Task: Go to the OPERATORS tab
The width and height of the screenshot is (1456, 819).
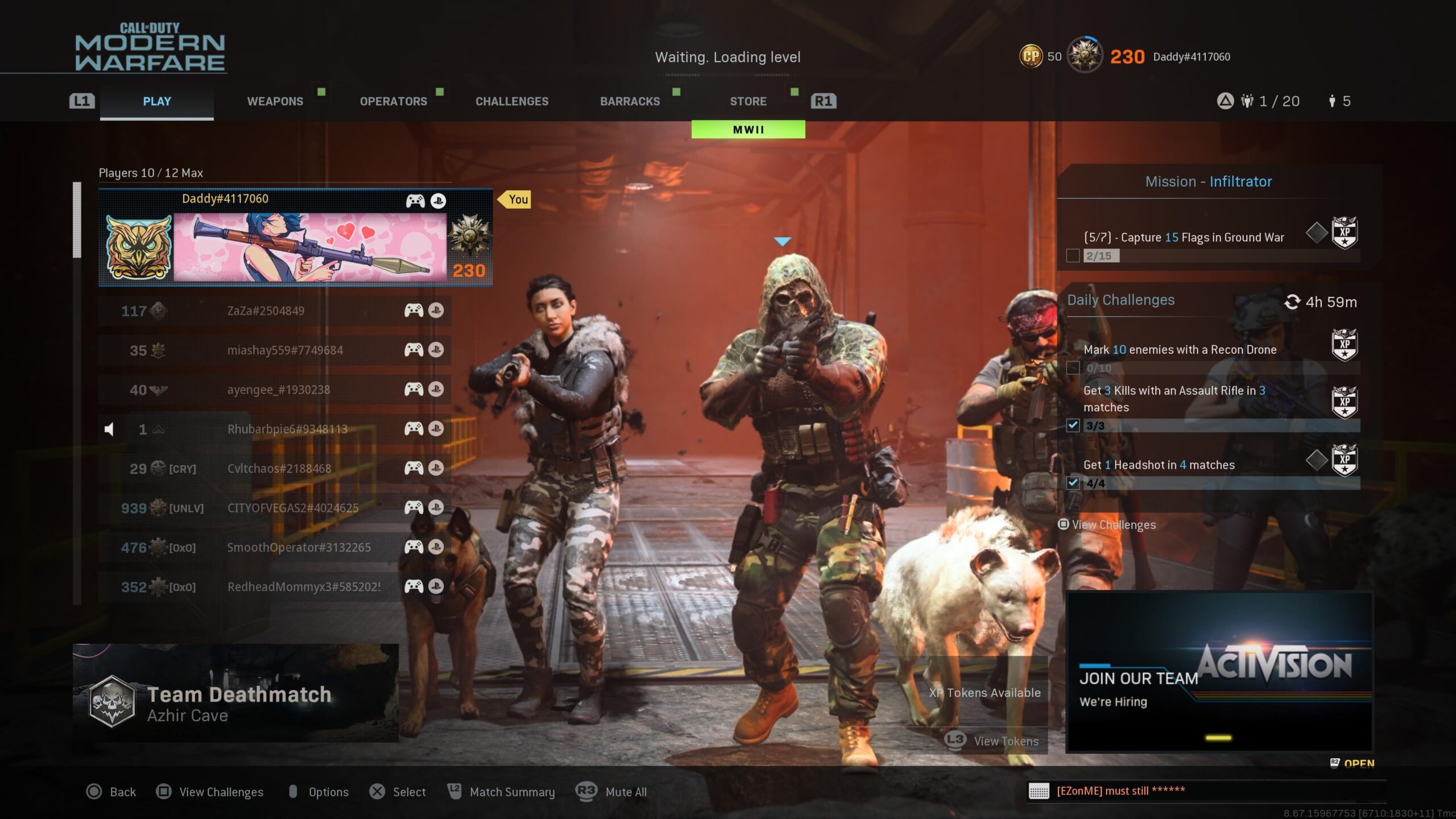Action: coord(393,101)
